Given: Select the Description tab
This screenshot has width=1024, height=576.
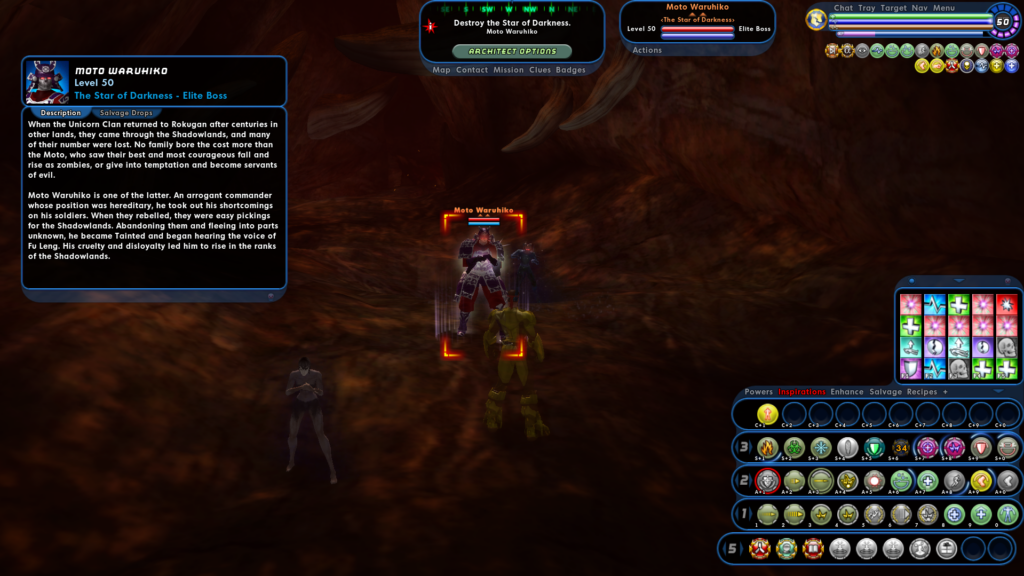Looking at the screenshot, I should pyautogui.click(x=61, y=113).
